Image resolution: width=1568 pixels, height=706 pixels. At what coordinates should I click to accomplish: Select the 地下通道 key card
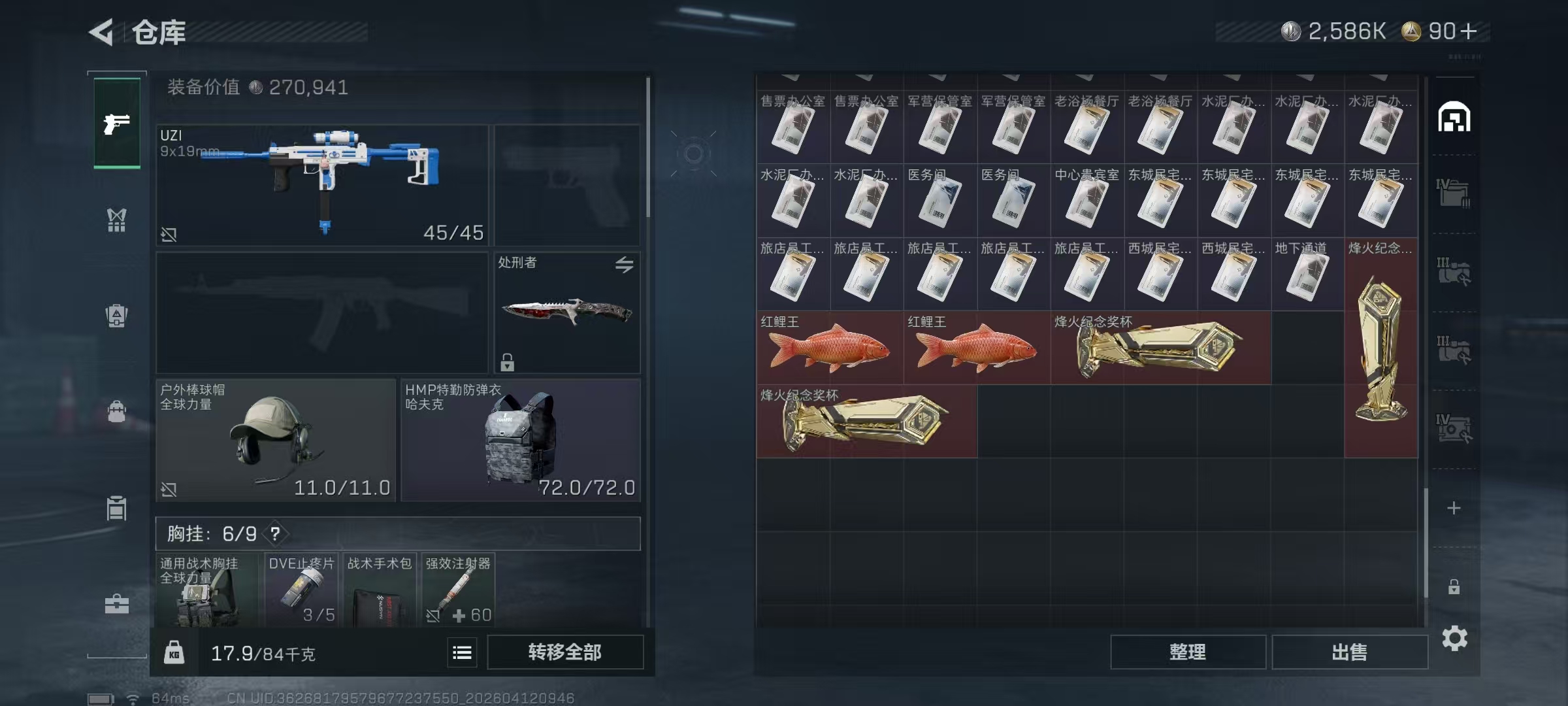(x=1307, y=274)
